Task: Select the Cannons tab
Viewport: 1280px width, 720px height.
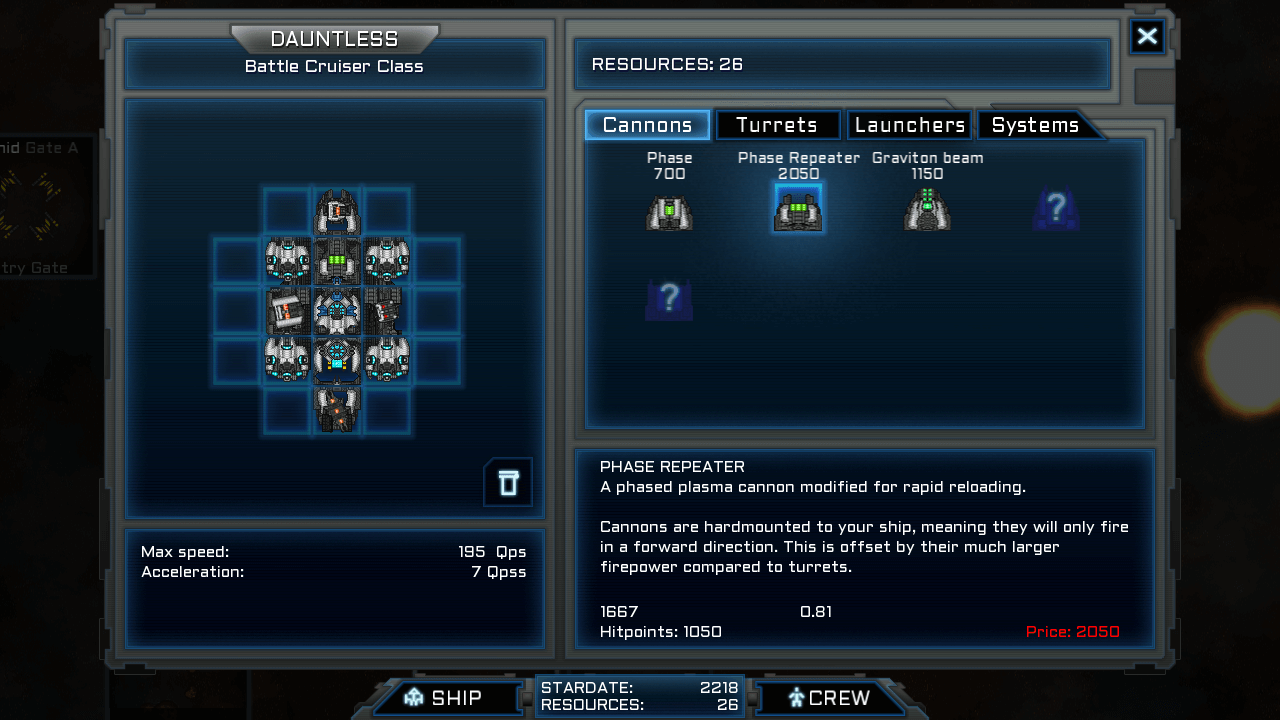Action: 647,125
